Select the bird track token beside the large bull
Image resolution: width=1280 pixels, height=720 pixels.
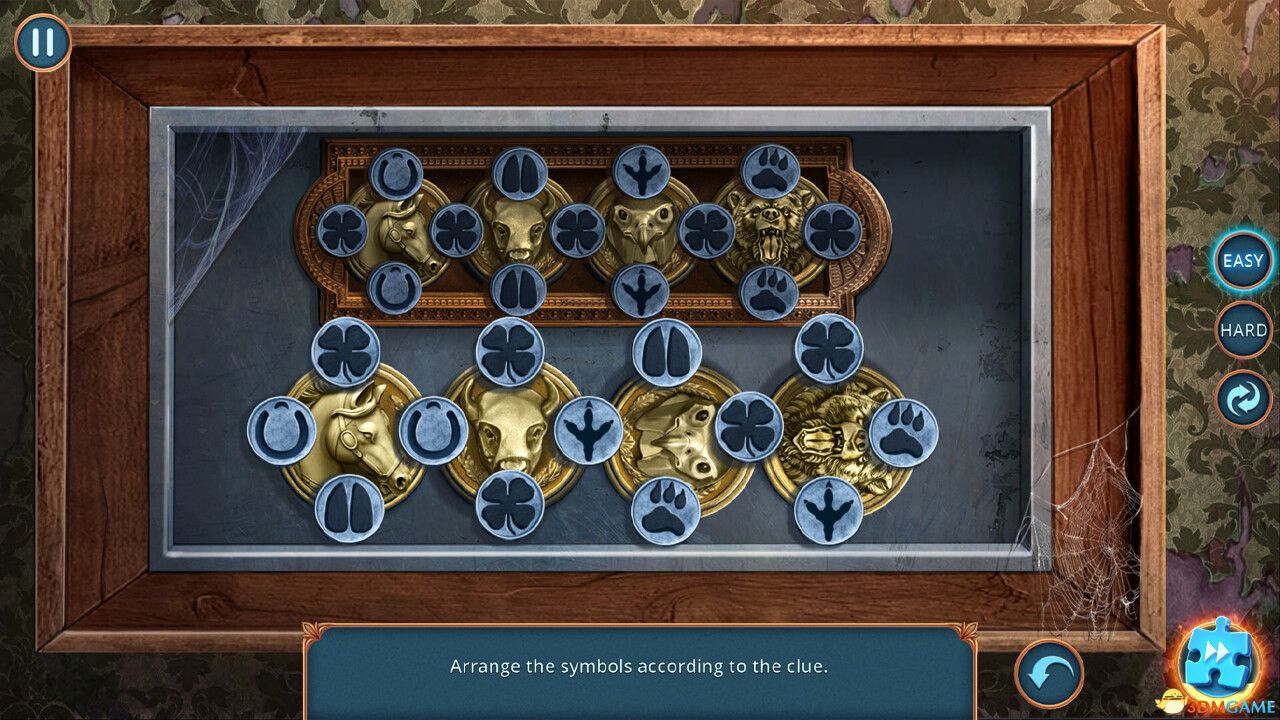coord(588,430)
